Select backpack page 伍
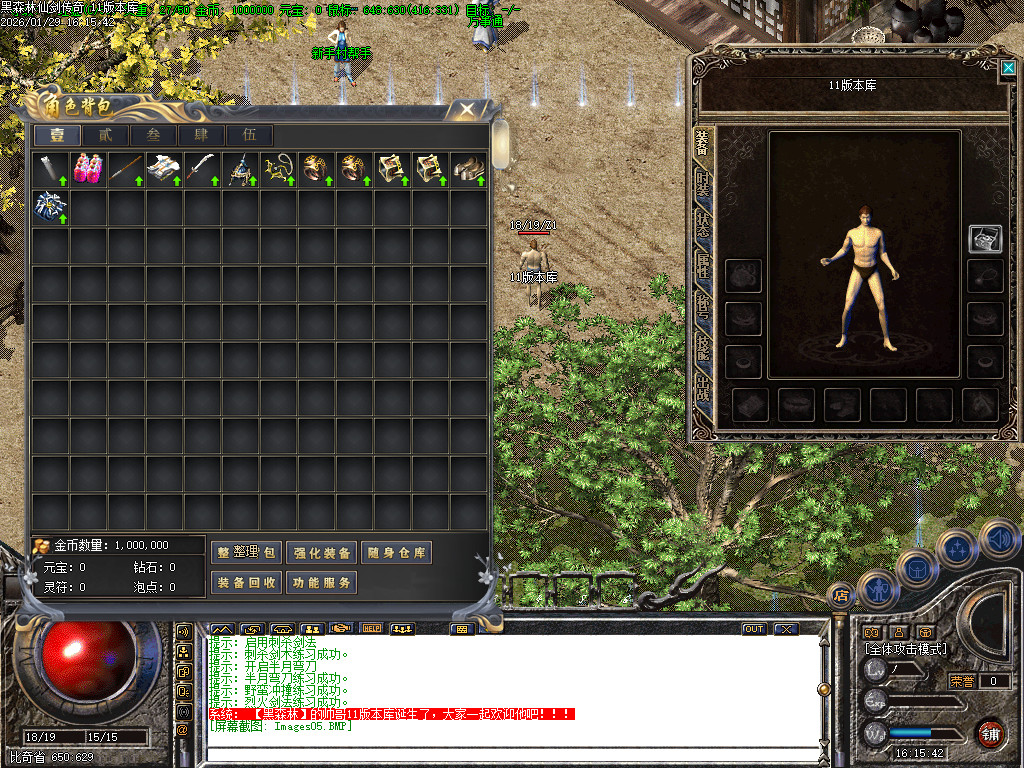Screen dimensions: 1024x768 pyautogui.click(x=249, y=136)
